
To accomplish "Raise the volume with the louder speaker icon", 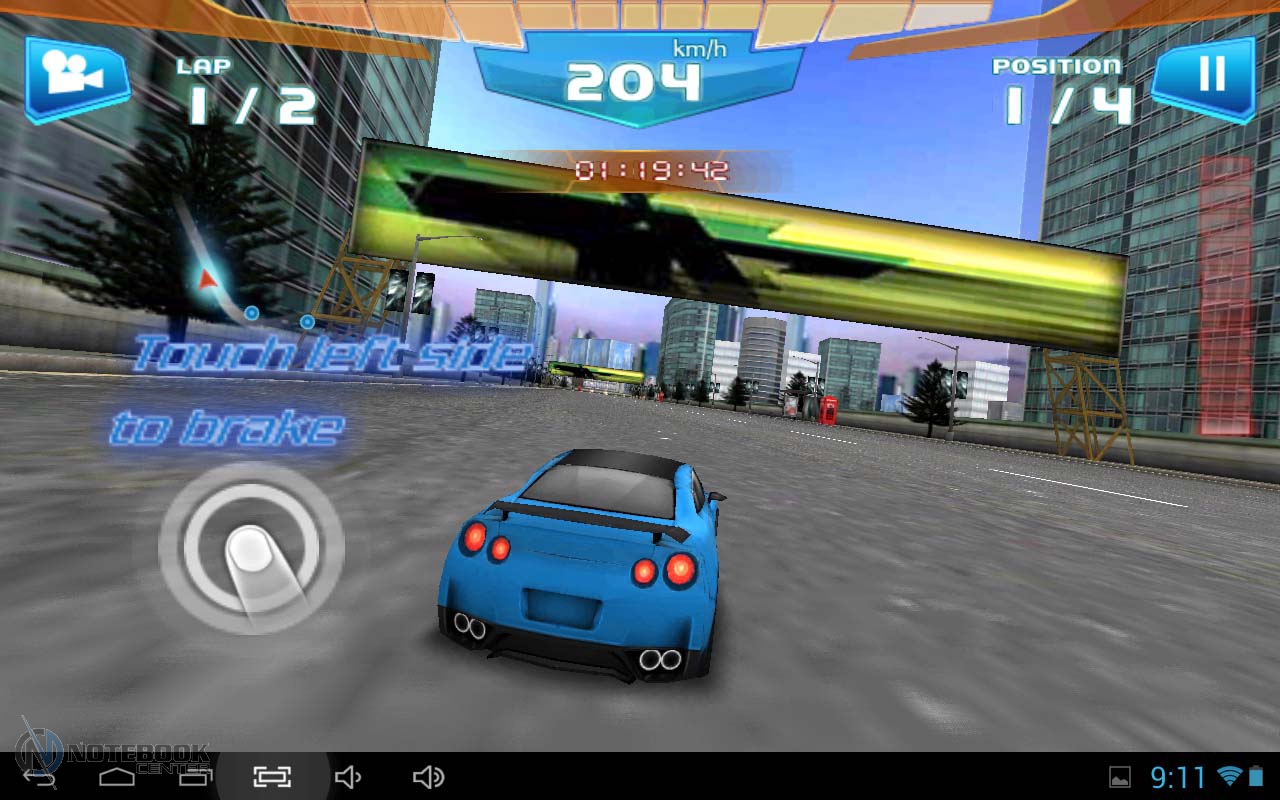I will pyautogui.click(x=428, y=777).
